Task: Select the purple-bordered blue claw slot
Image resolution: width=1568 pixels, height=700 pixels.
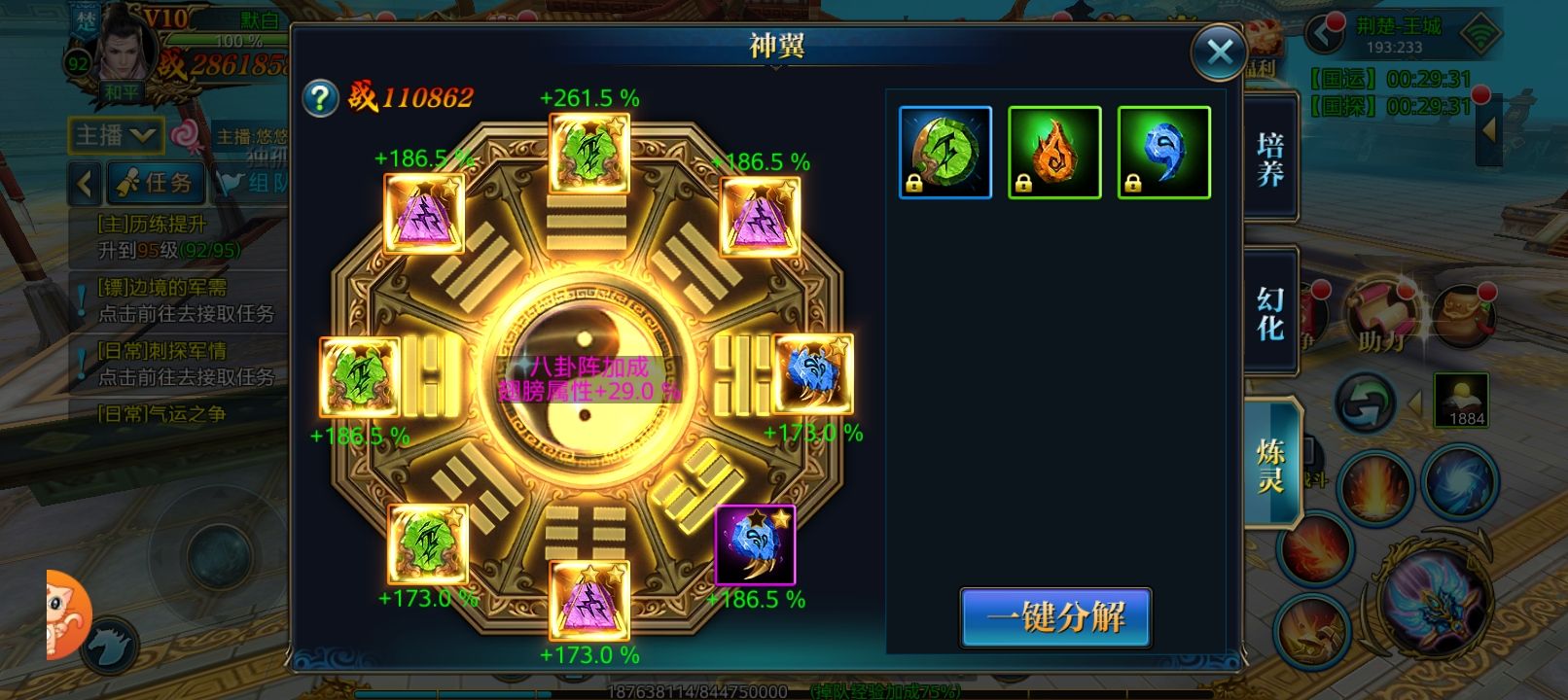Action: tap(755, 545)
